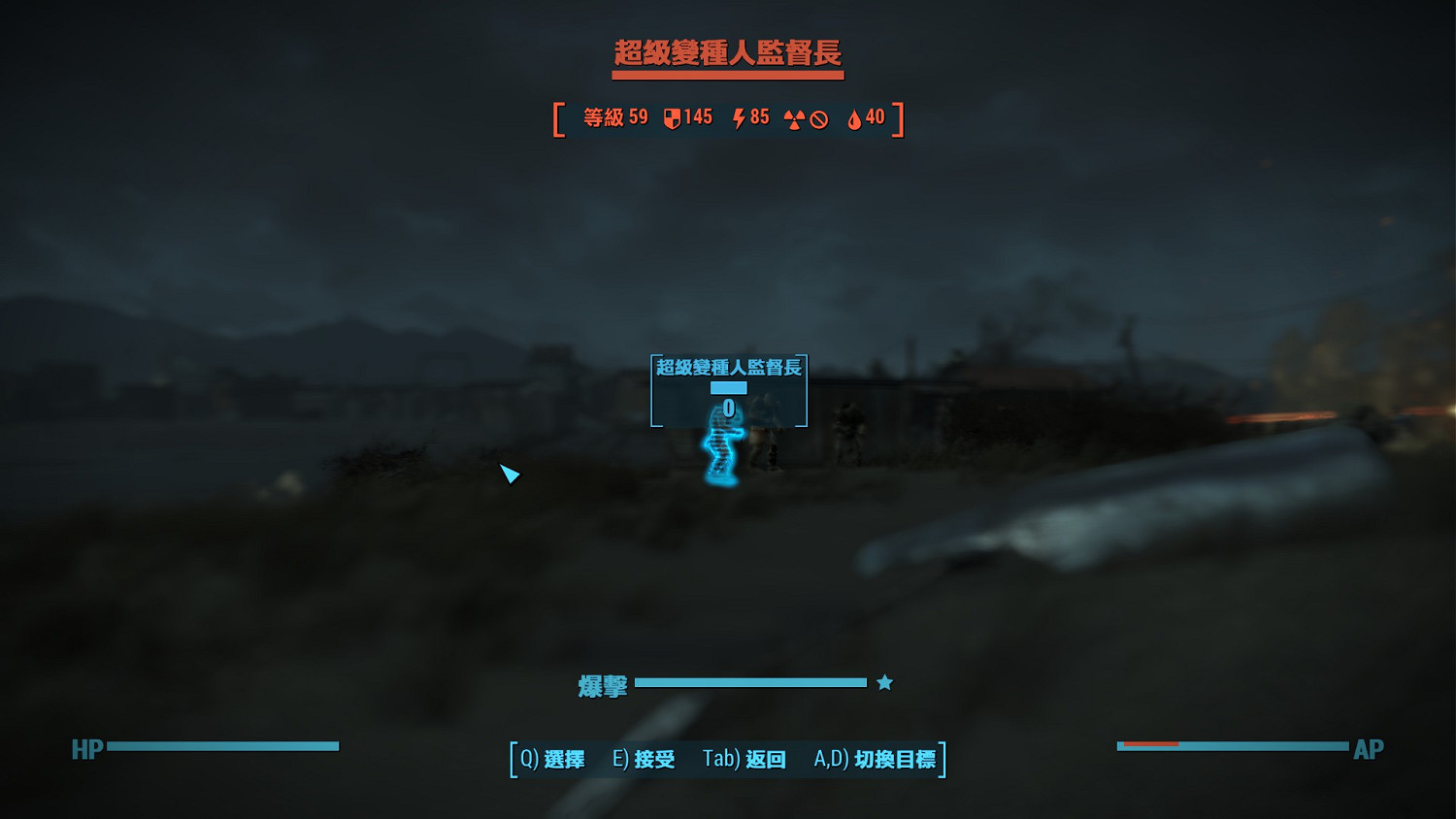Toggle the torso body part selection box

(x=728, y=387)
